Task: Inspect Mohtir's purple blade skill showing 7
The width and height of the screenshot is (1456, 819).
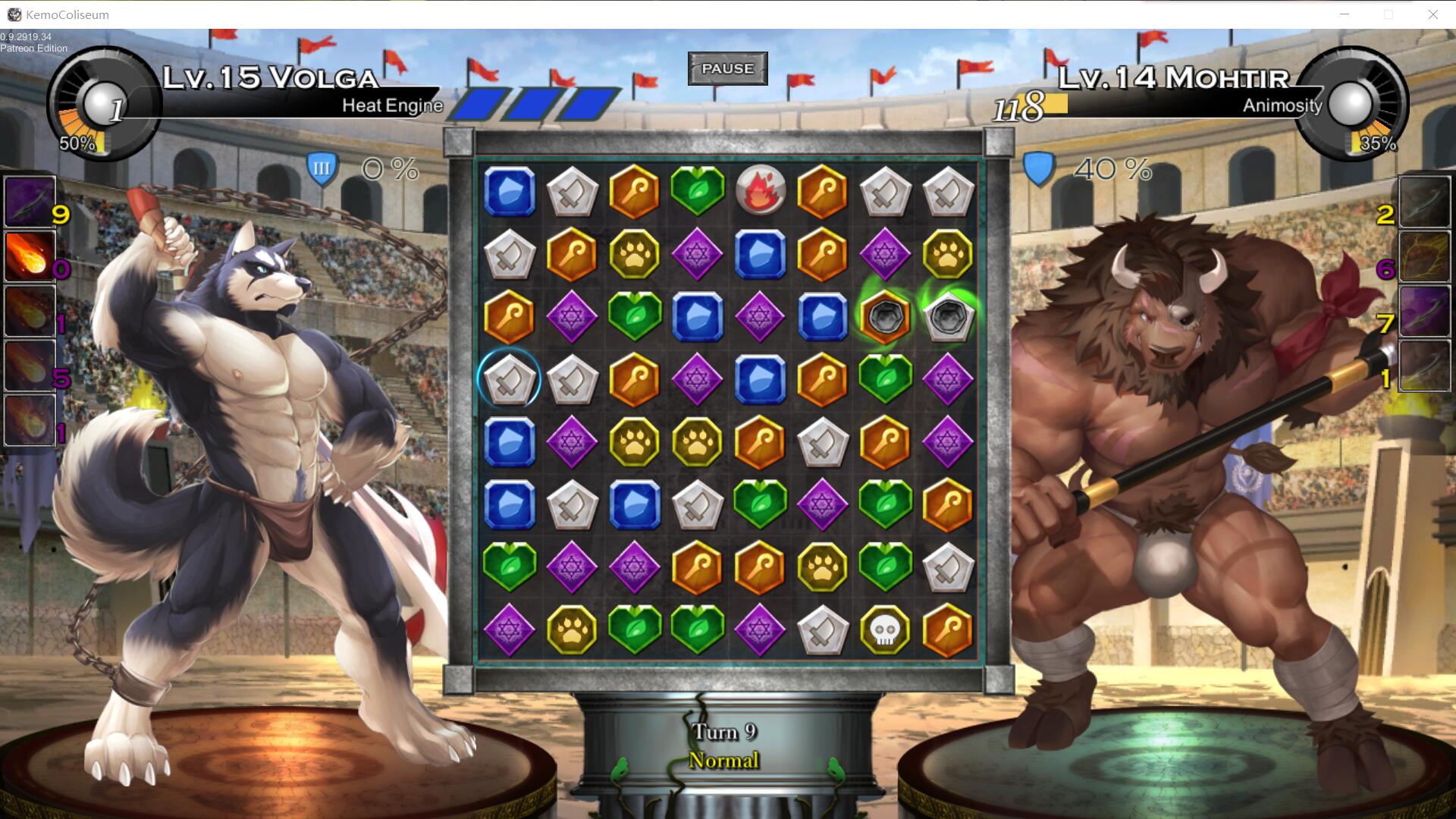Action: click(x=1423, y=311)
